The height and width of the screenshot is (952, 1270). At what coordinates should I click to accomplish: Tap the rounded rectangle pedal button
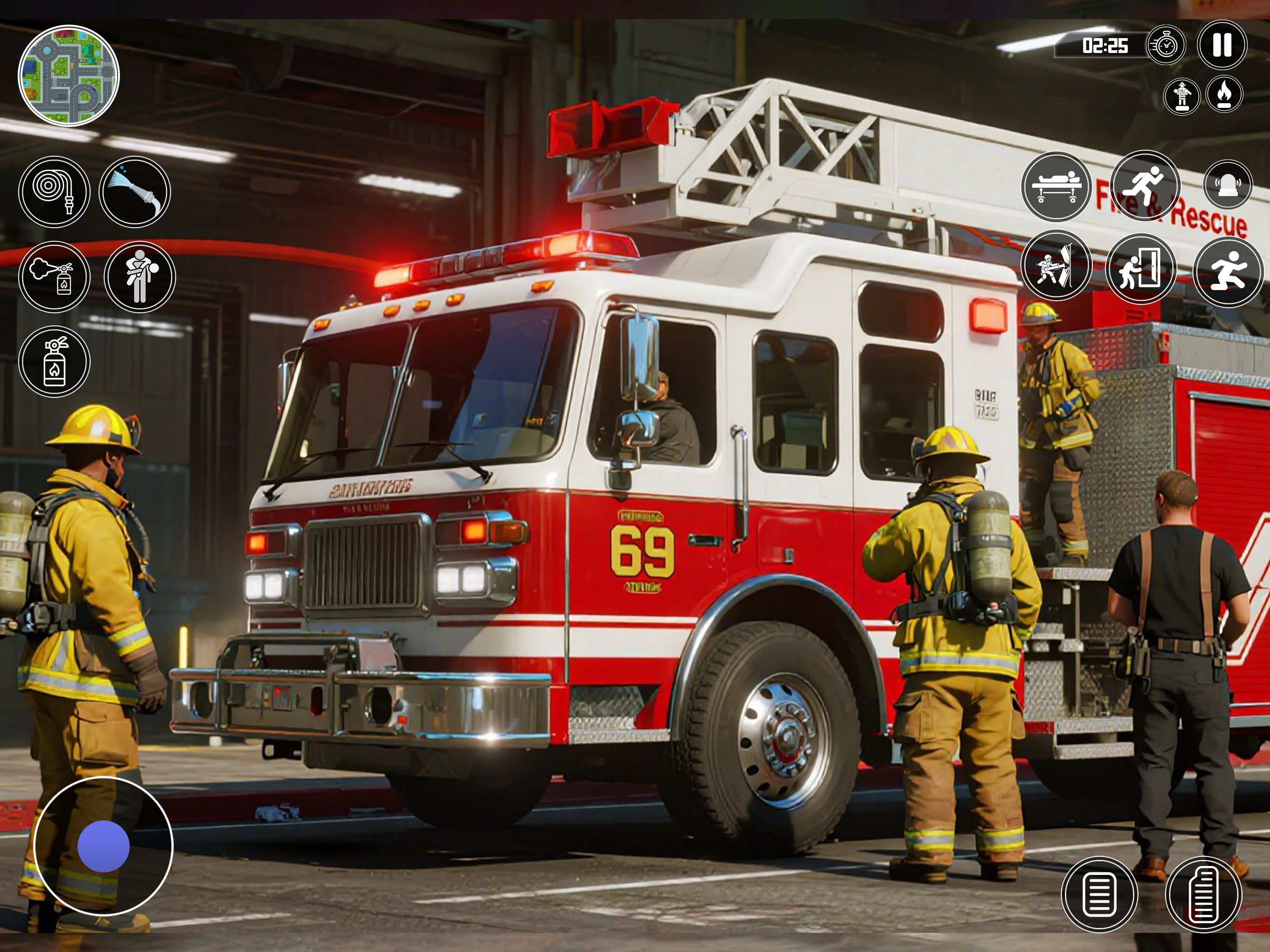[1099, 893]
